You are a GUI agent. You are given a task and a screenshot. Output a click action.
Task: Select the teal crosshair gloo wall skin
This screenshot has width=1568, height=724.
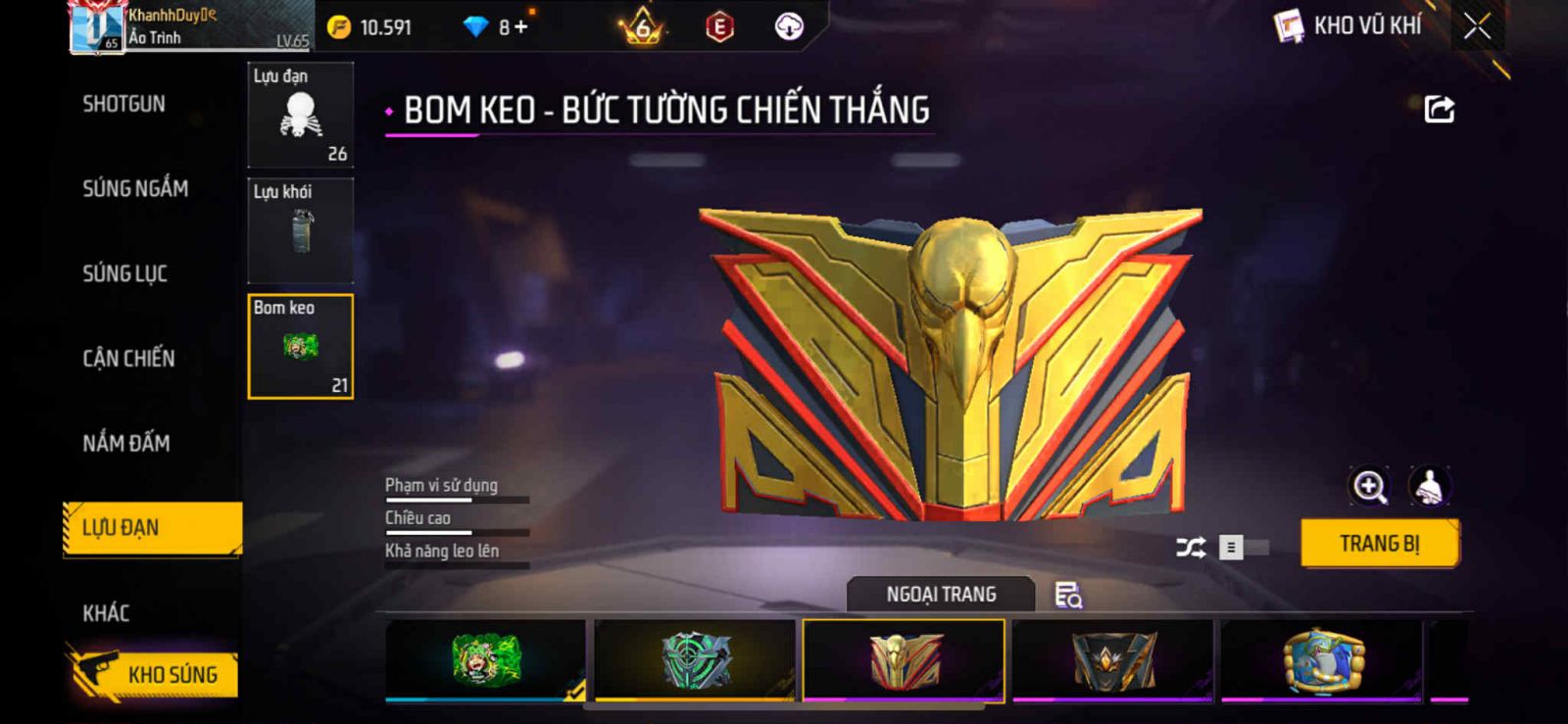pos(695,659)
